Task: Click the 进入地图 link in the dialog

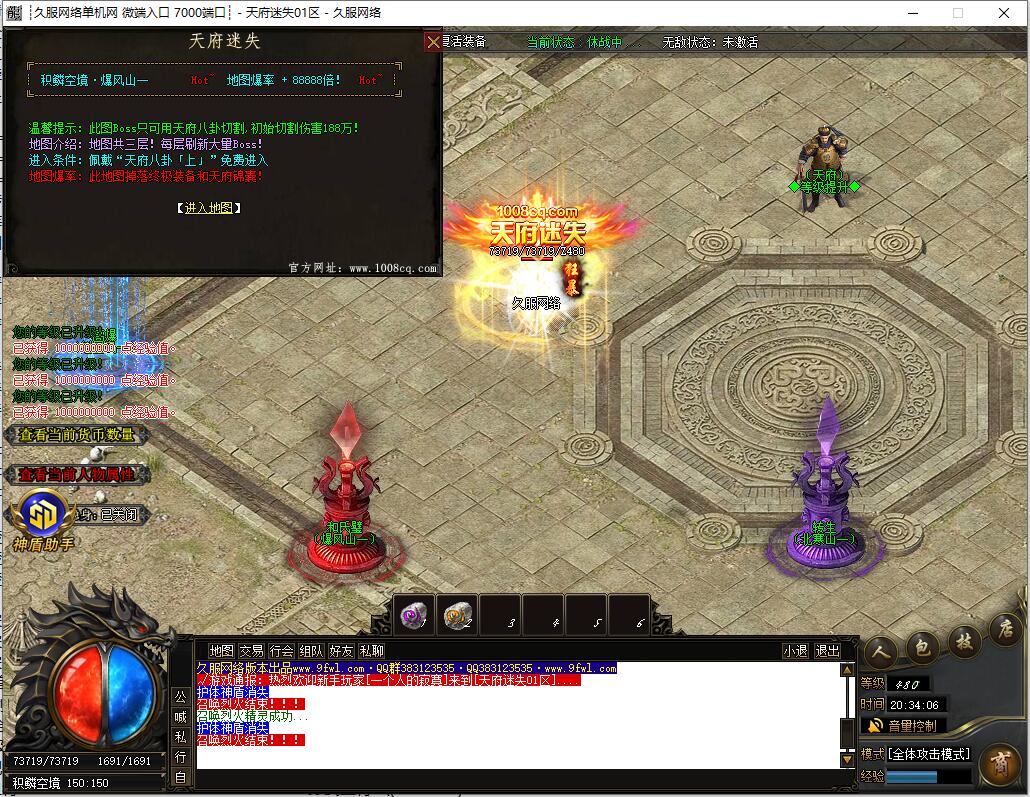Action: [x=209, y=208]
